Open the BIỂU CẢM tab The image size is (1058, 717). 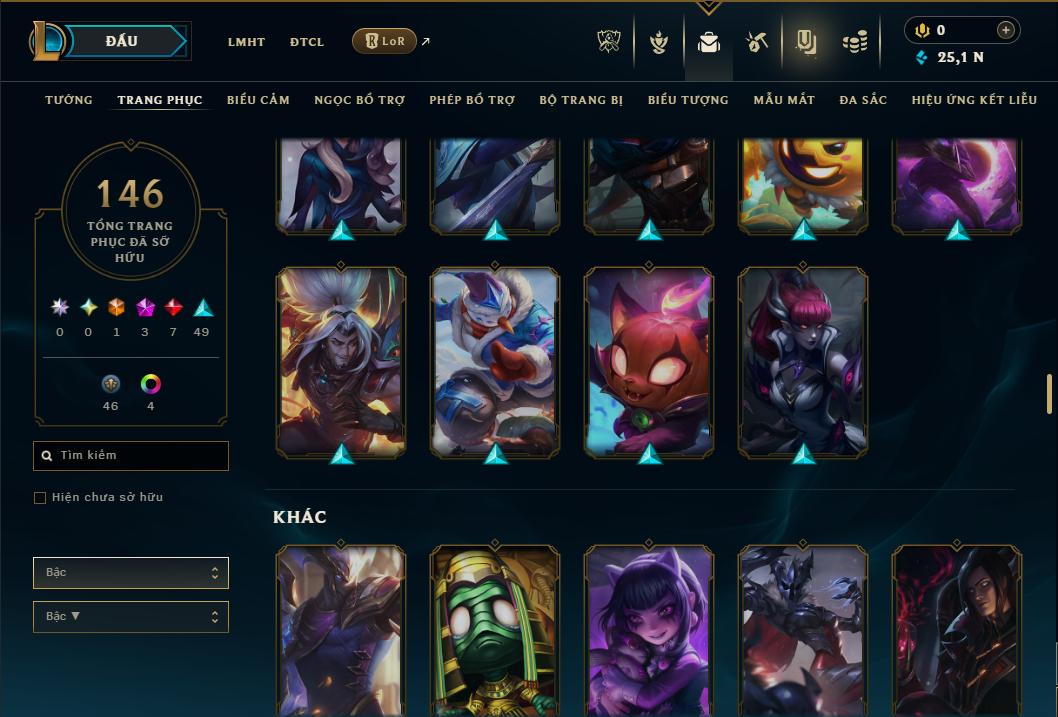click(258, 100)
